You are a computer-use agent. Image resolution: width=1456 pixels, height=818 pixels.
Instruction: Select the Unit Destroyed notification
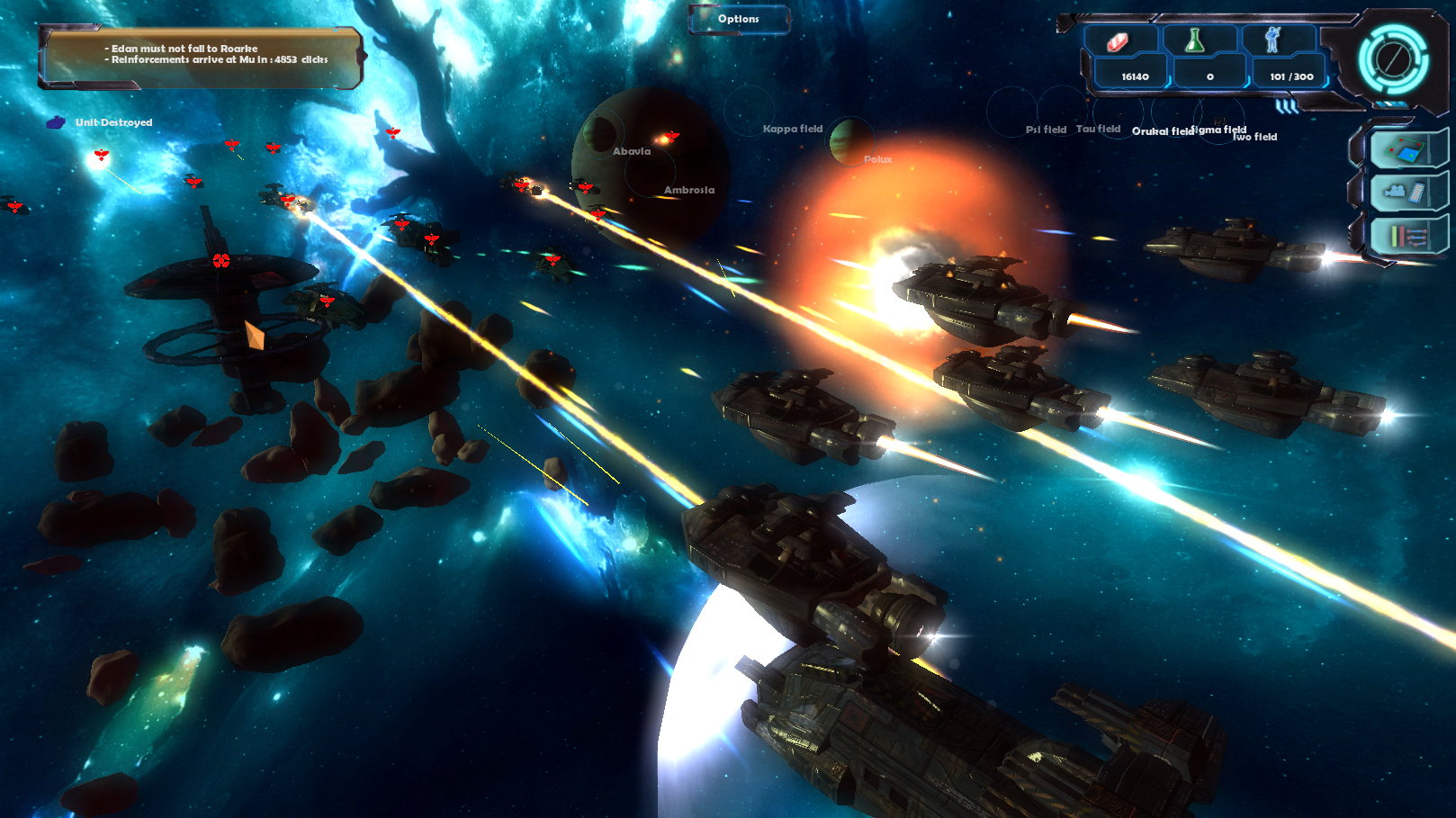click(x=113, y=122)
